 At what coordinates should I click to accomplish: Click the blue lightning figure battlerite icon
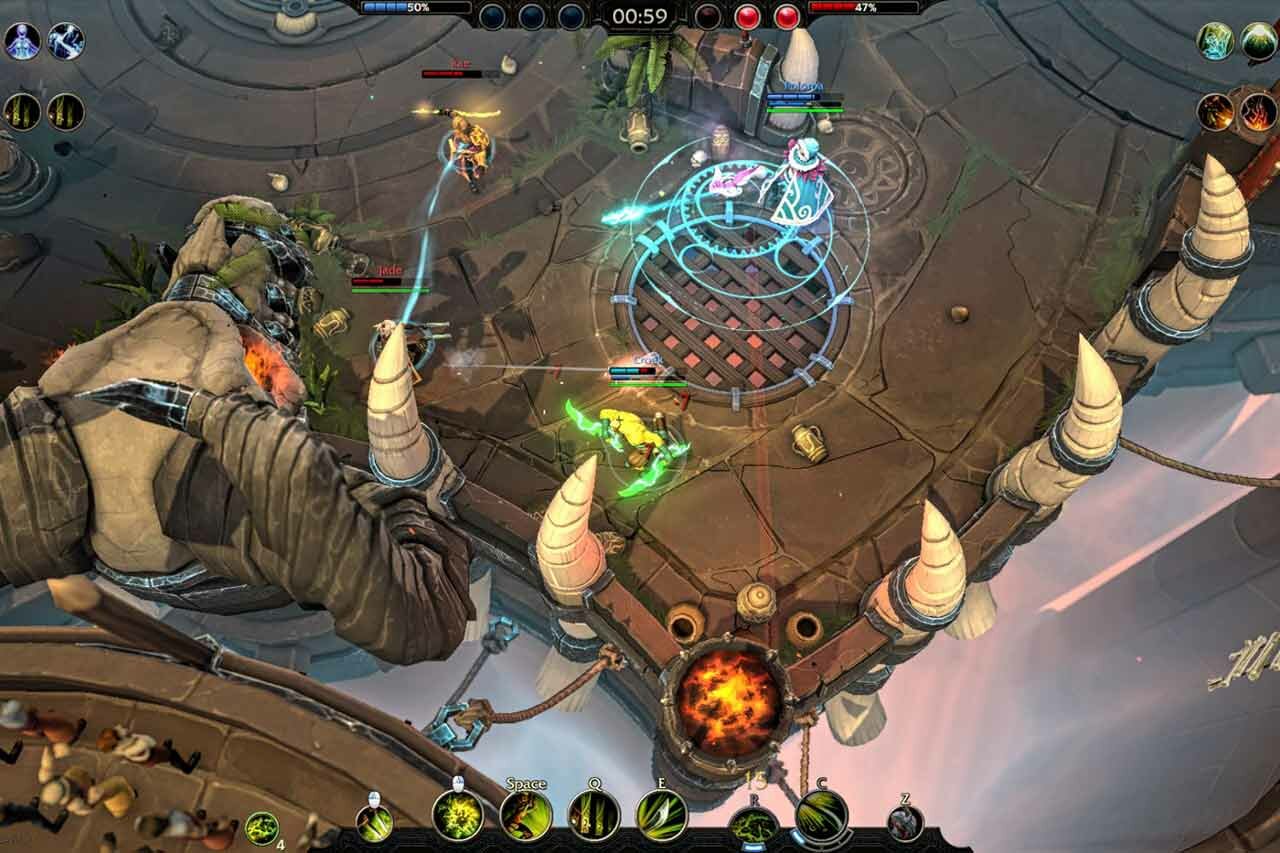point(66,41)
